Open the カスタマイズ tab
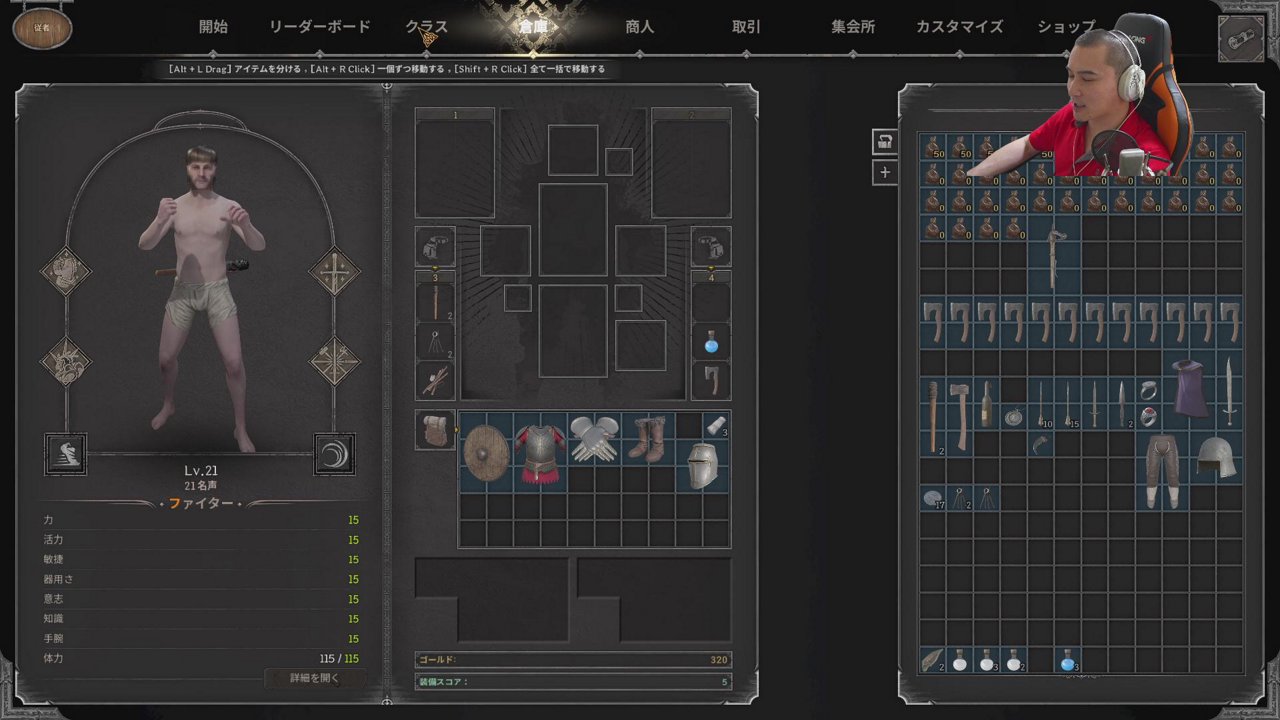Screen dimensions: 1280x720 959,27
